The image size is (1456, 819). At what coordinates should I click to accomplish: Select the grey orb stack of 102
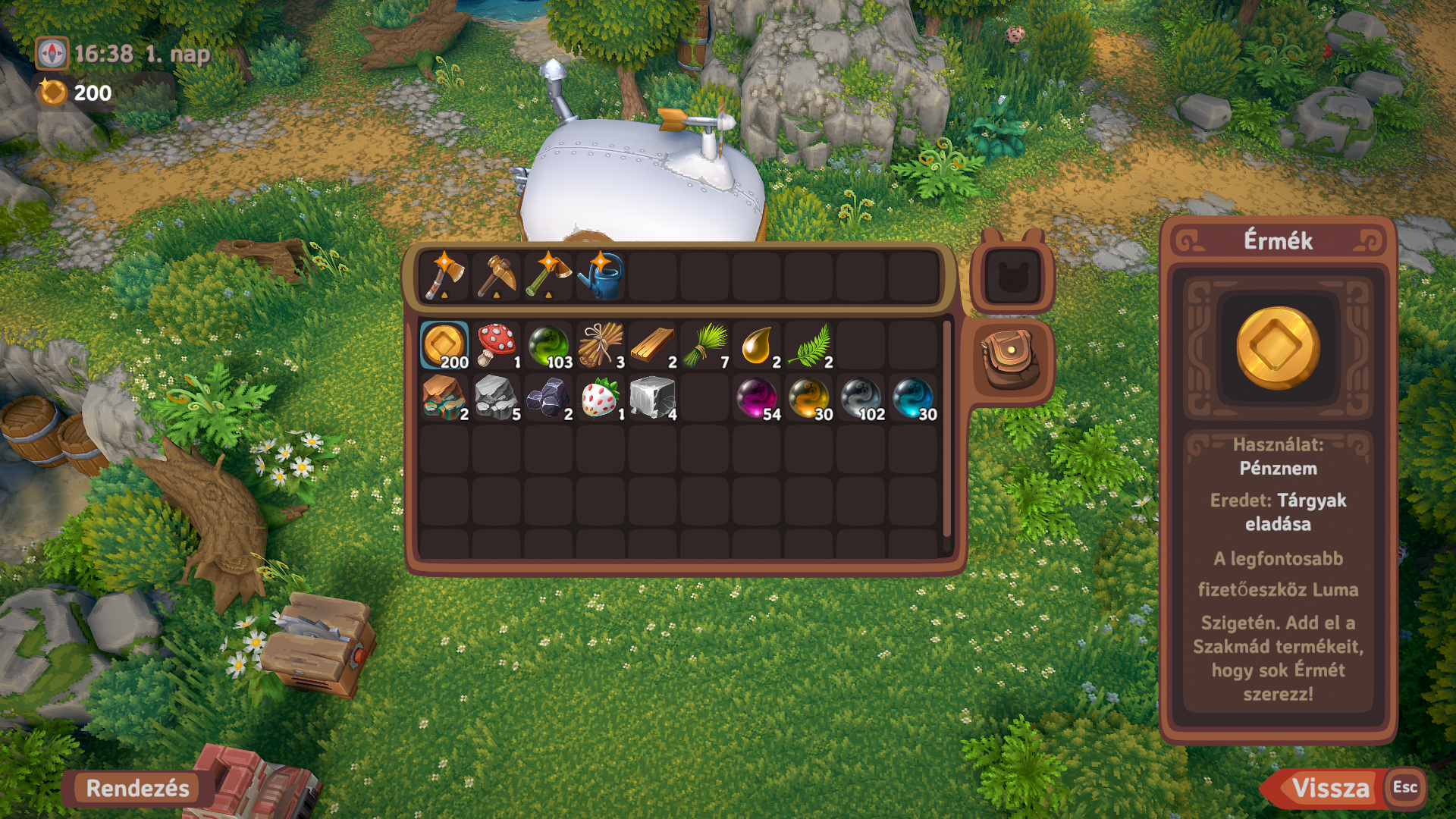tap(861, 397)
